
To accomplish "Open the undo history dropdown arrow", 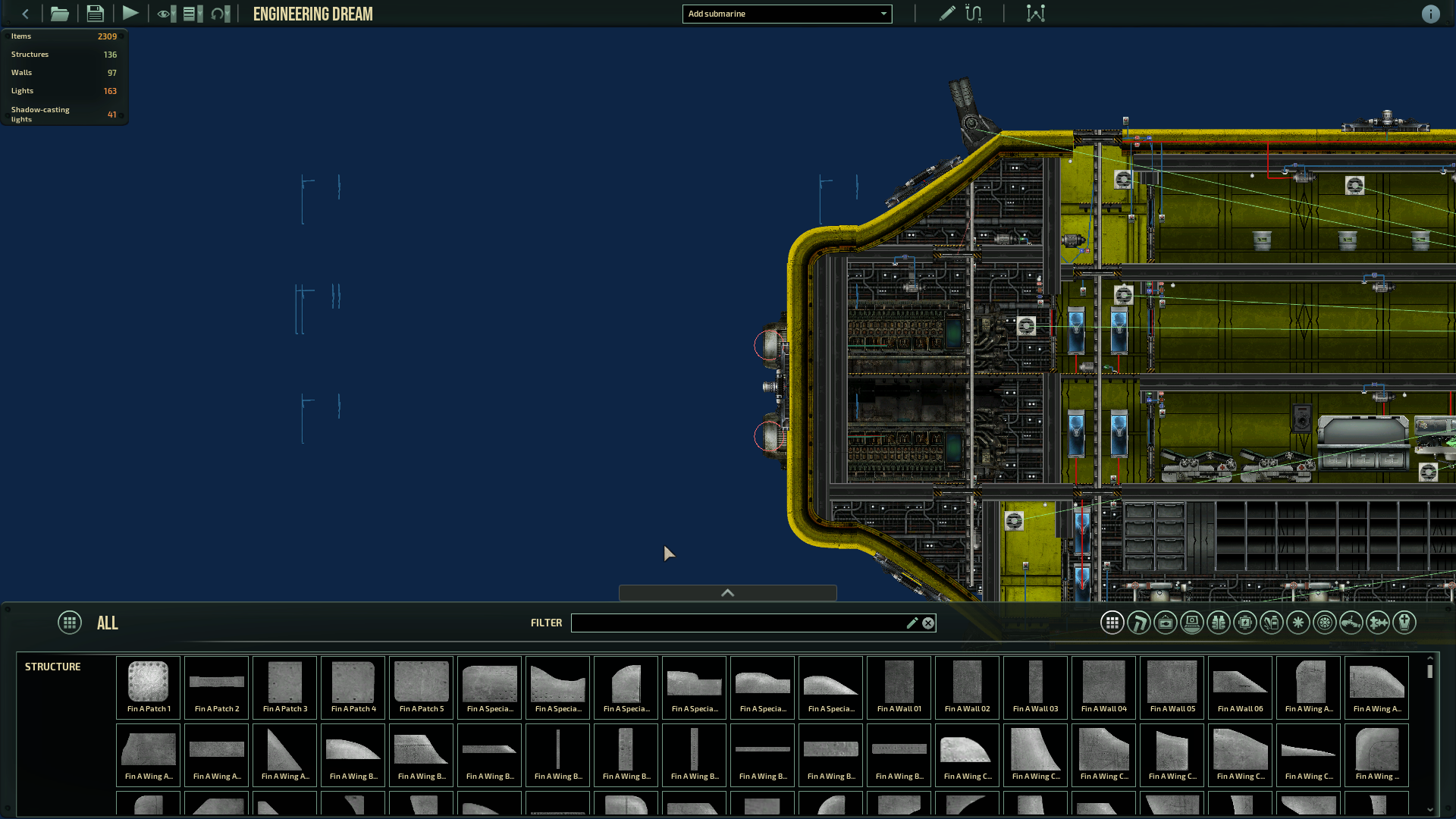I will 227,14.
